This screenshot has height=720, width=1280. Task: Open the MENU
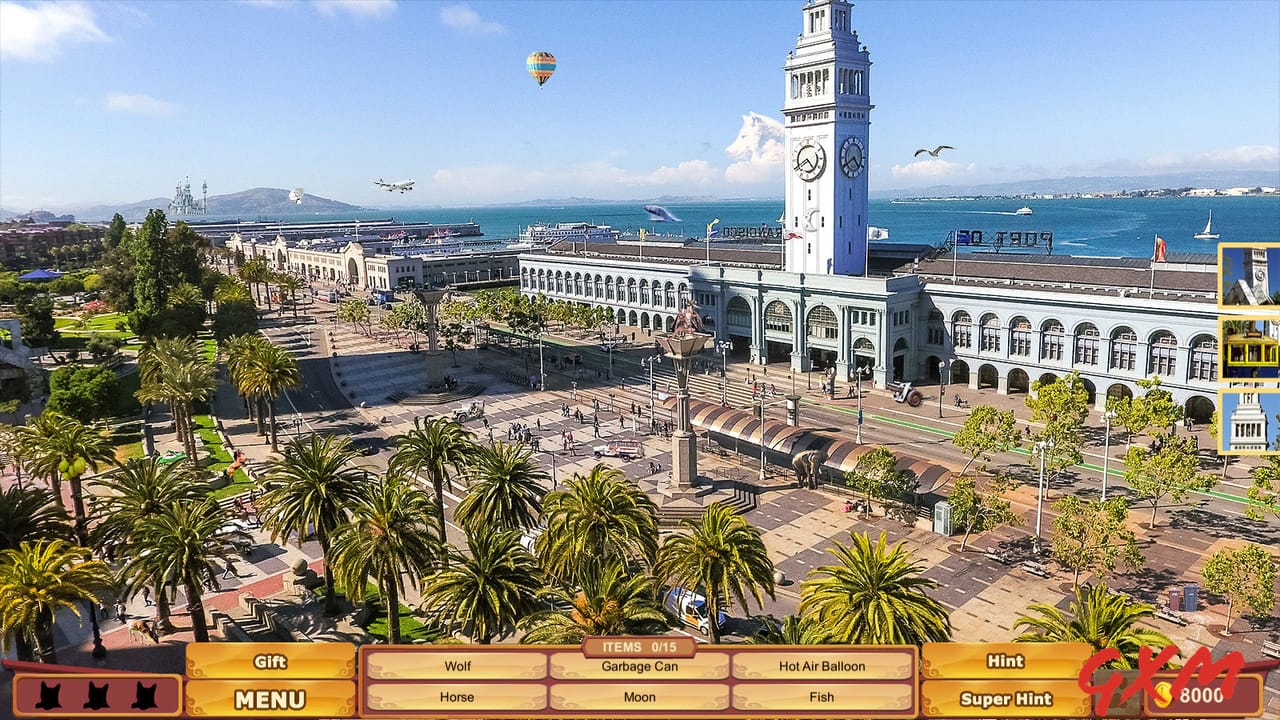[271, 700]
